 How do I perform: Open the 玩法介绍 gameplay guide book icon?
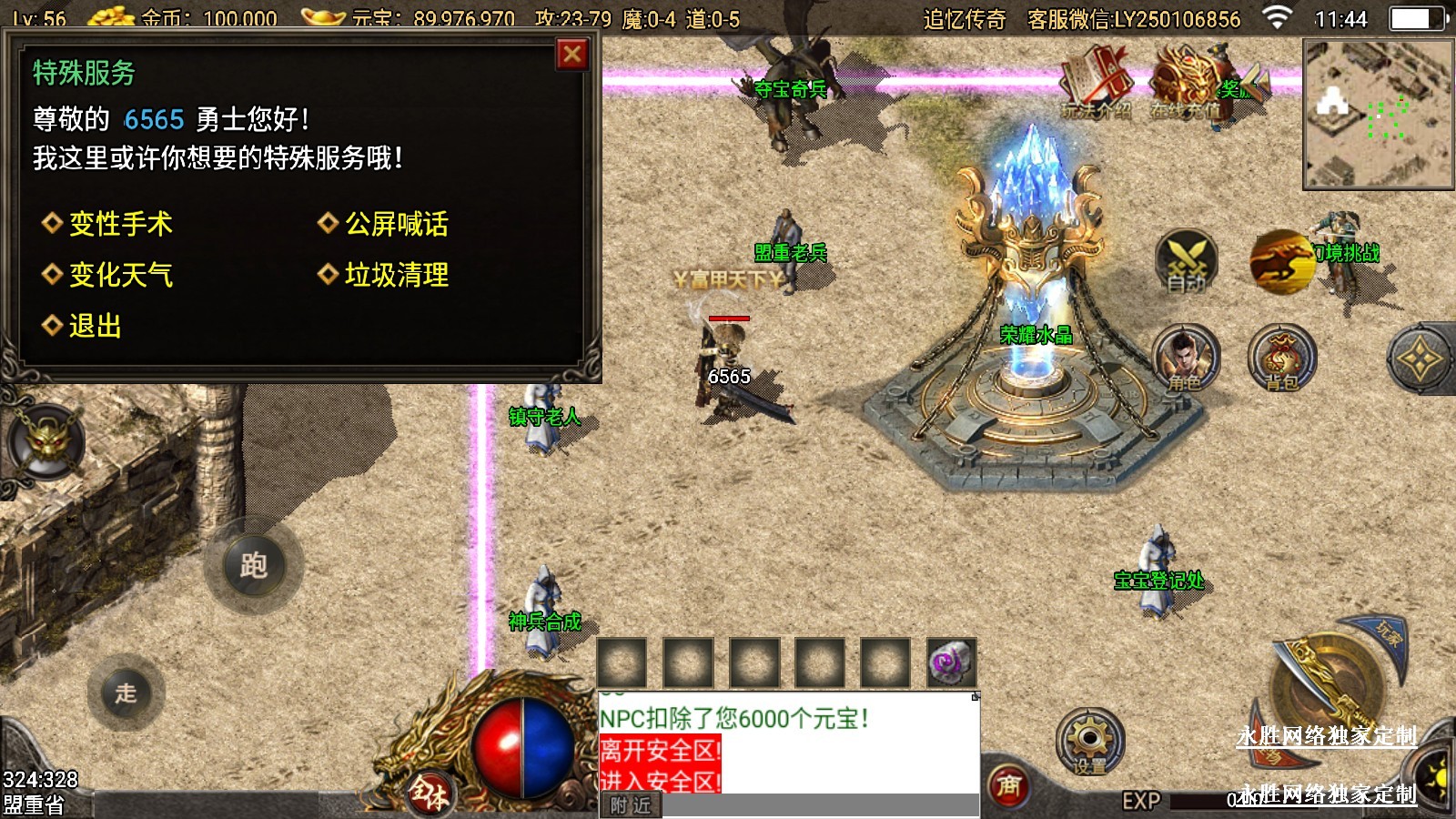point(1097,83)
